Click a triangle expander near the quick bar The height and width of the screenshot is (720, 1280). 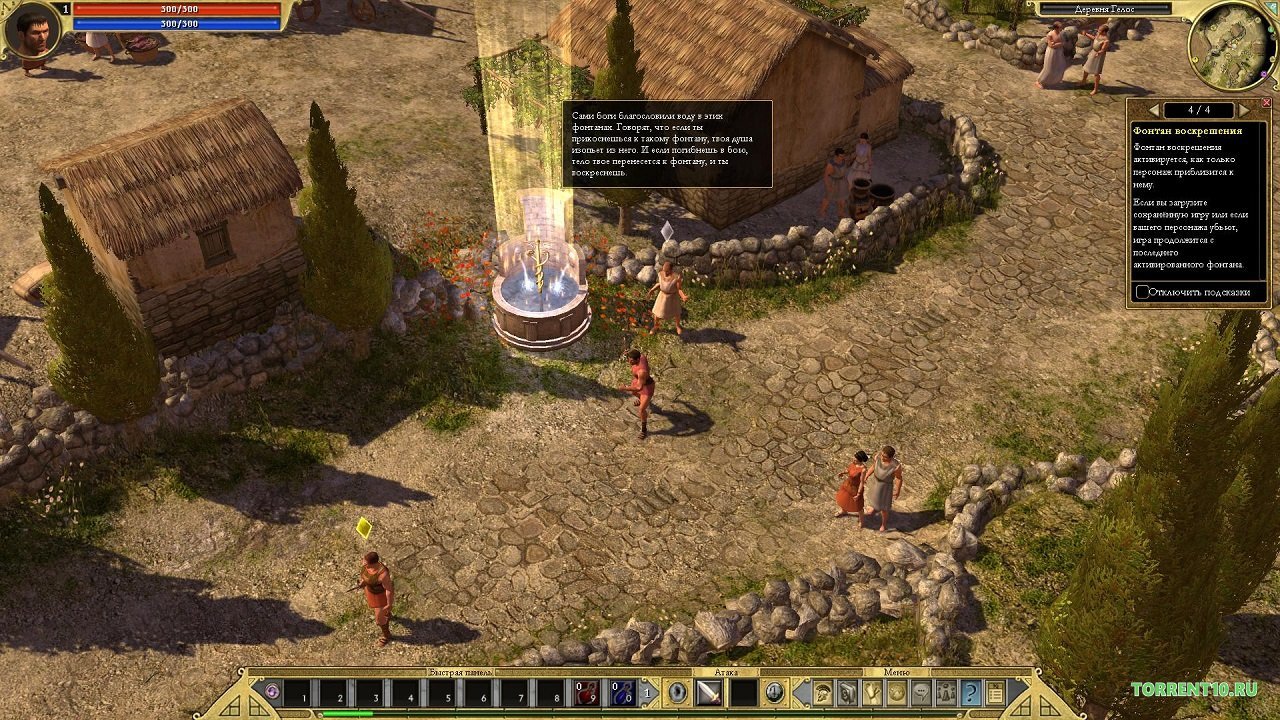[x=648, y=693]
